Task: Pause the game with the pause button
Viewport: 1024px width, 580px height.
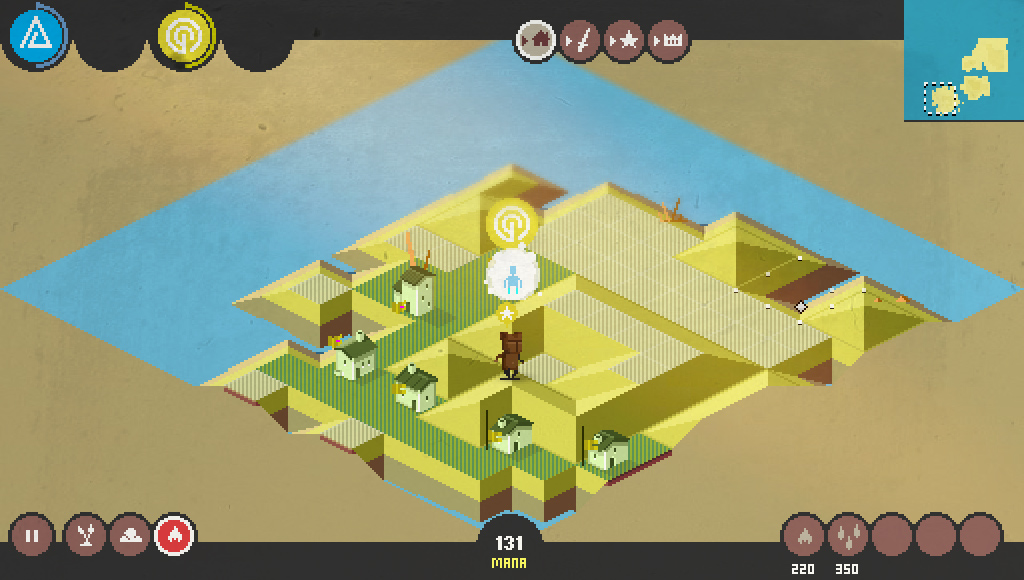Action: pyautogui.click(x=32, y=536)
